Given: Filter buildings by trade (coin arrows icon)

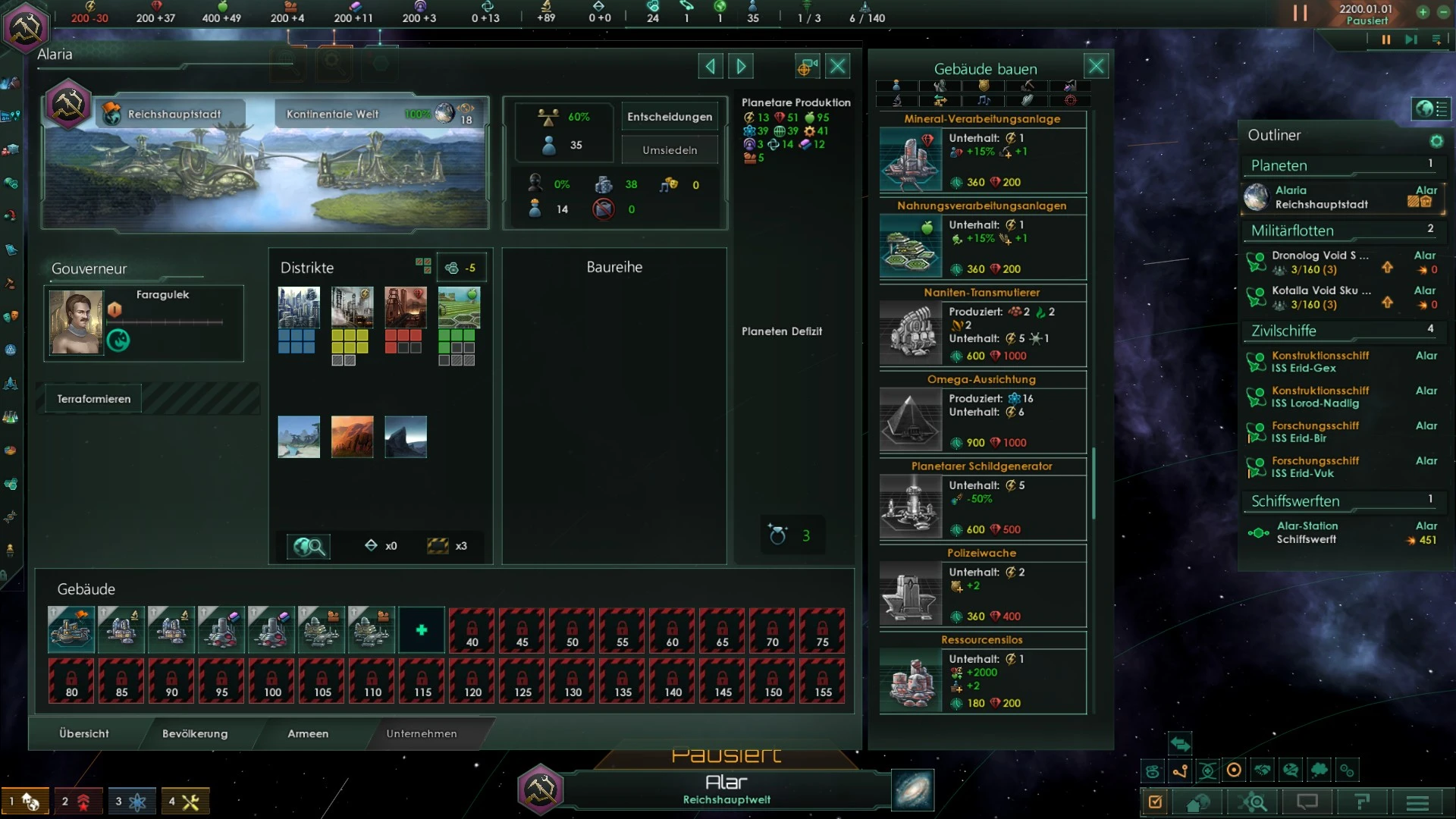Looking at the screenshot, I should (x=940, y=100).
